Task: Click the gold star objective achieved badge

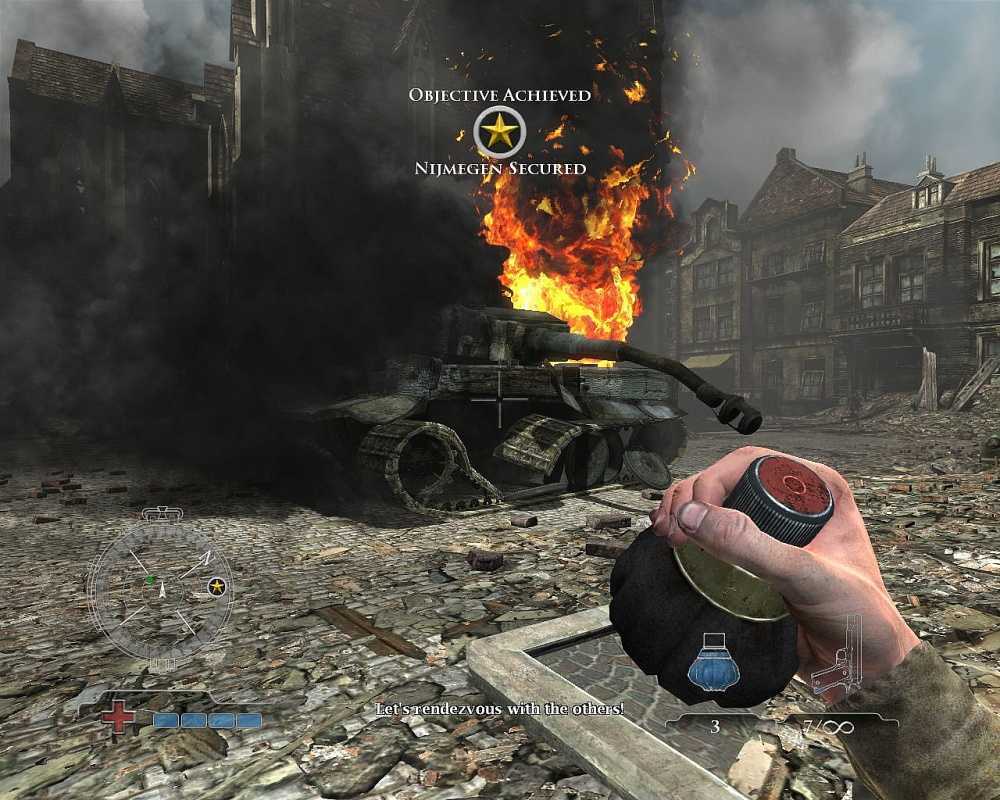Action: [499, 131]
